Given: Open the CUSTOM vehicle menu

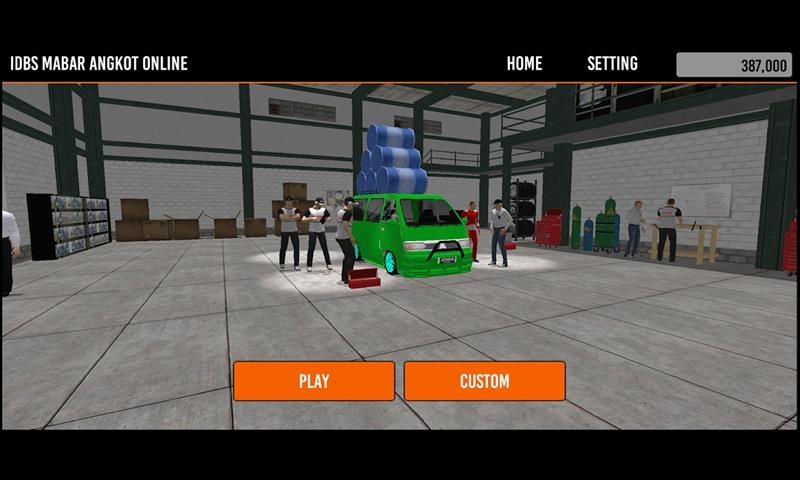Looking at the screenshot, I should 484,381.
